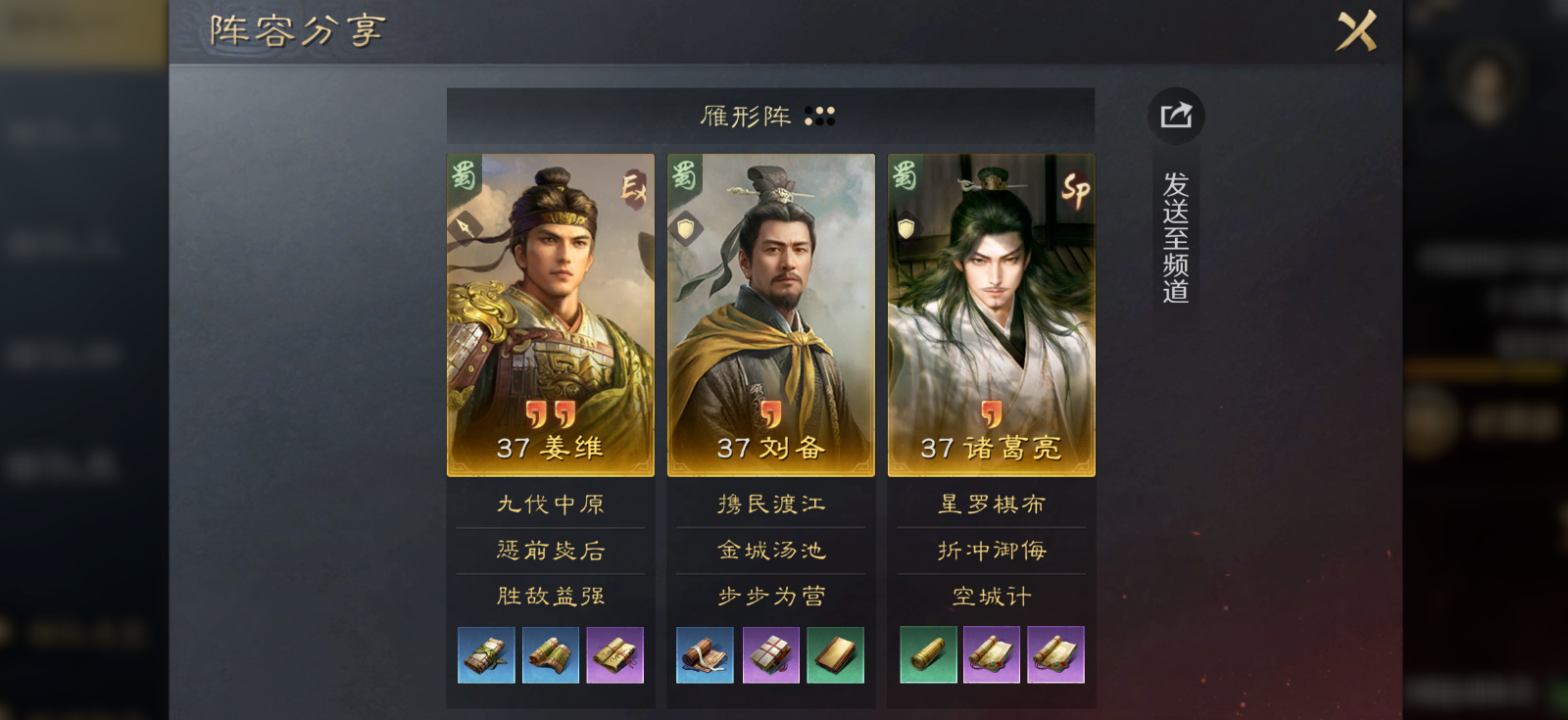Select the green book item under 刘备
The width and height of the screenshot is (1568, 720).
(834, 655)
